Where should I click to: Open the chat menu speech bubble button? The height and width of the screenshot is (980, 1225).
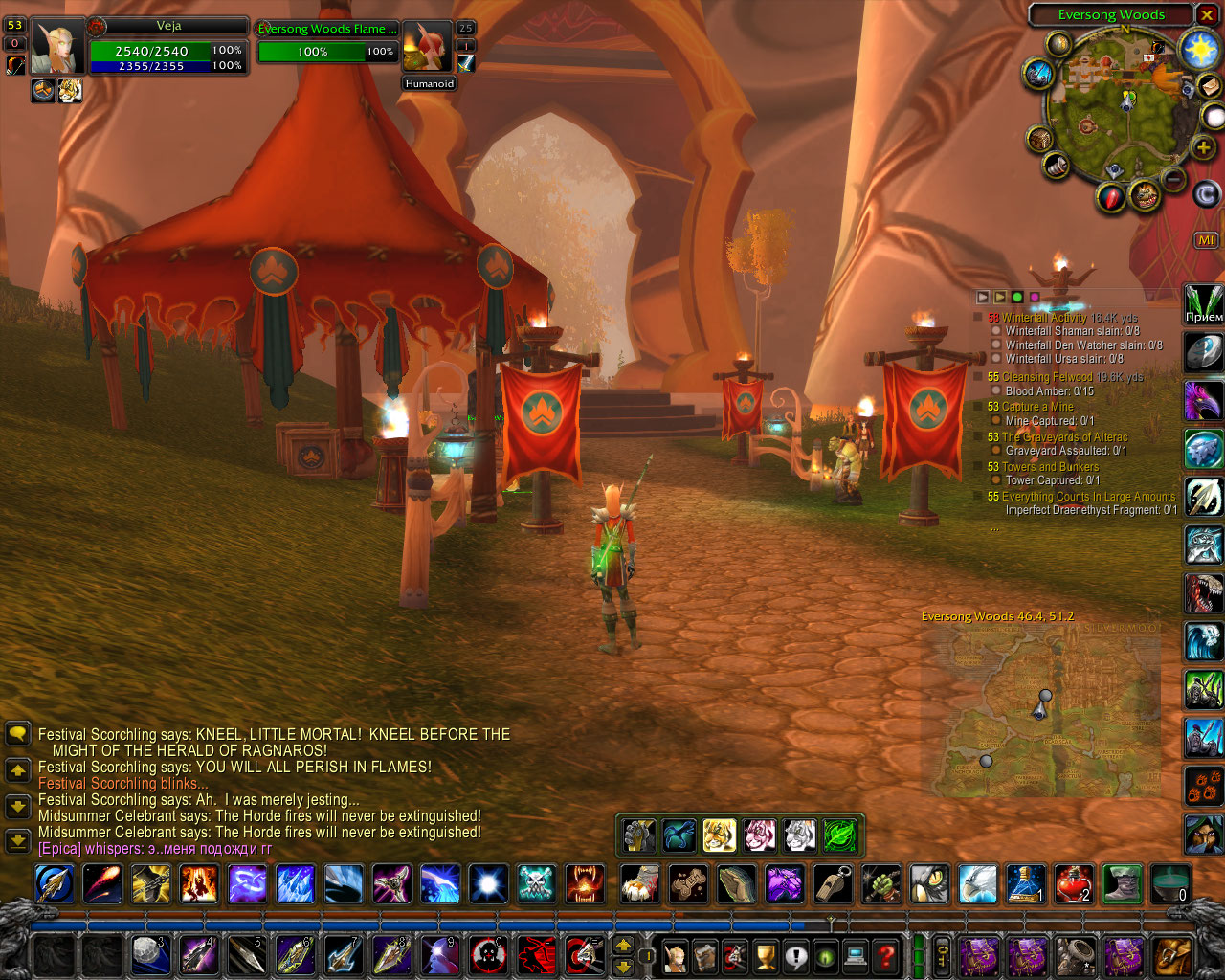(x=17, y=734)
